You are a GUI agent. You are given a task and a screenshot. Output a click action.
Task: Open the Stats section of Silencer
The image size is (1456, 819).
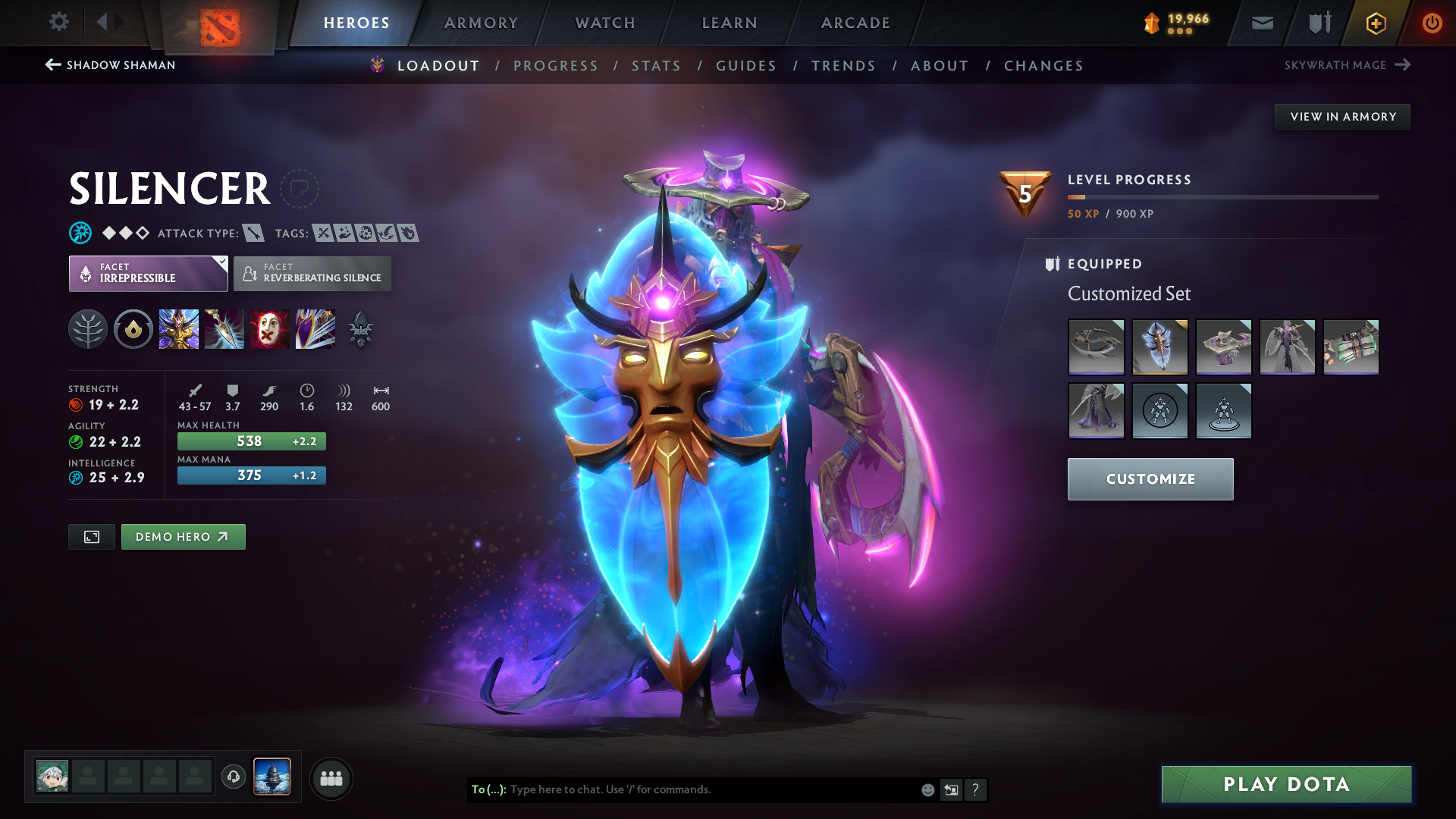pos(656,66)
